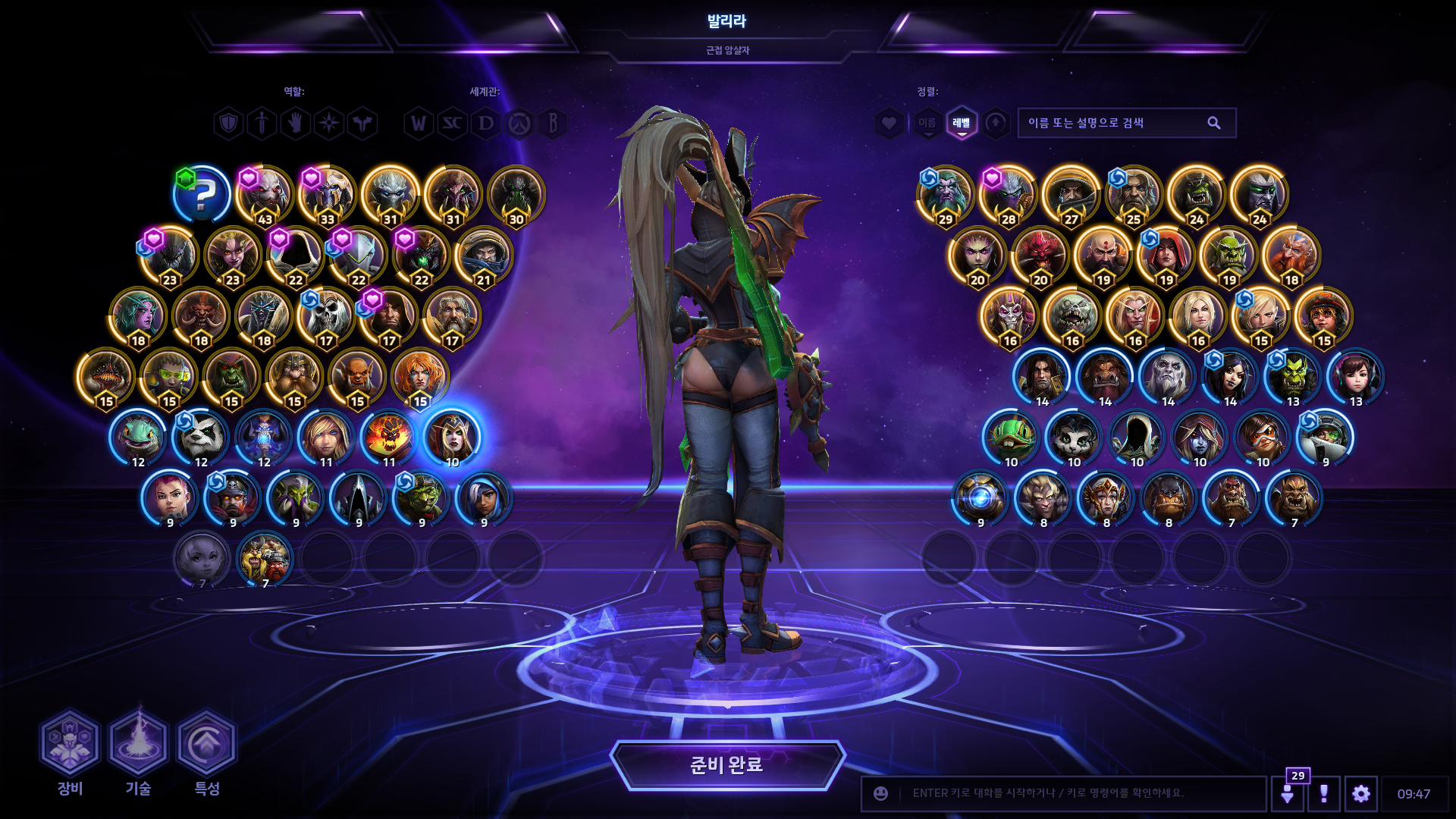Open the 기술 abilities panel
Image resolution: width=1456 pixels, height=819 pixels.
pyautogui.click(x=138, y=744)
